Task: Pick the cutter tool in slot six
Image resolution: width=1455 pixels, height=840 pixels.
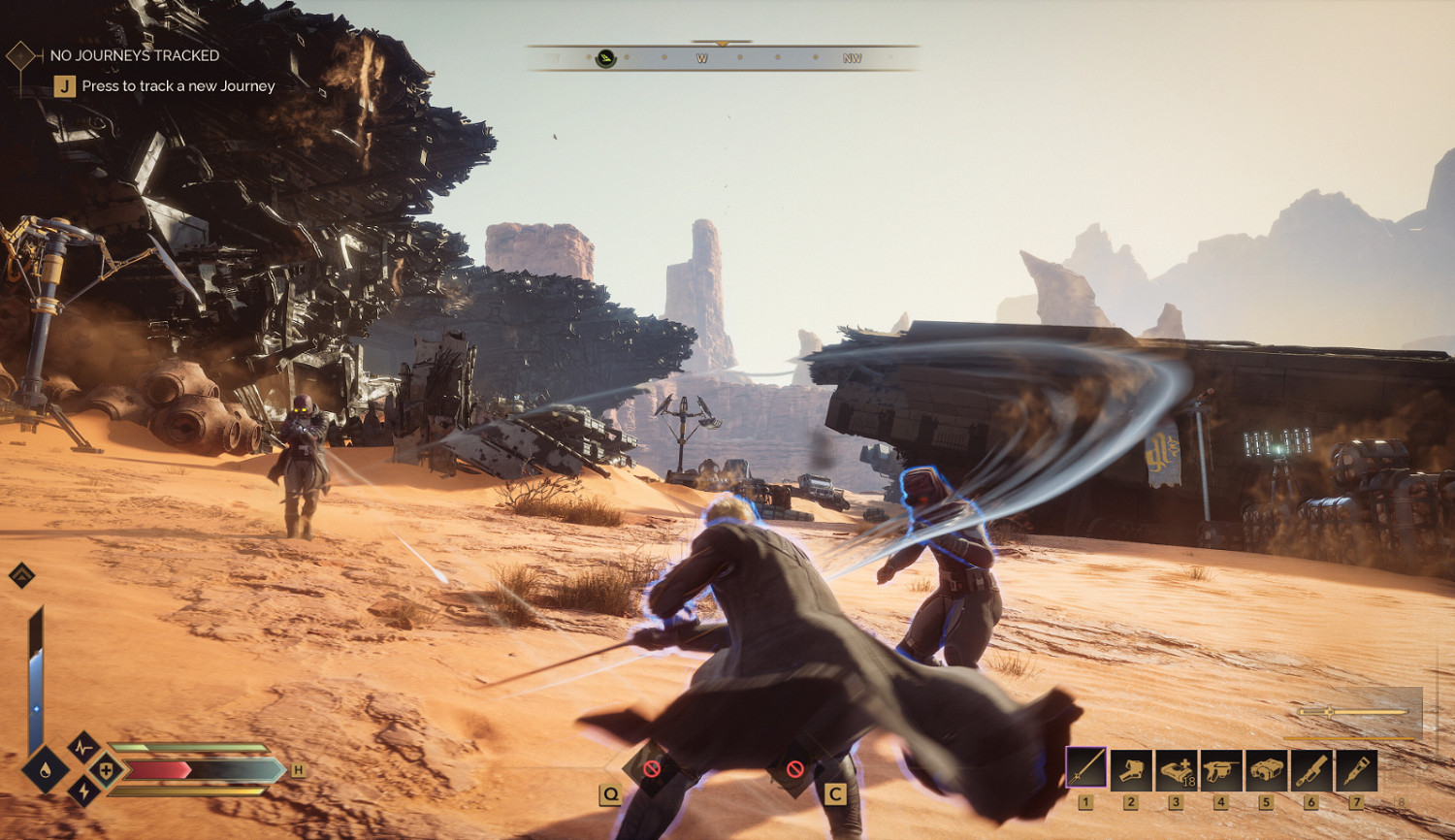Action: pos(1310,769)
